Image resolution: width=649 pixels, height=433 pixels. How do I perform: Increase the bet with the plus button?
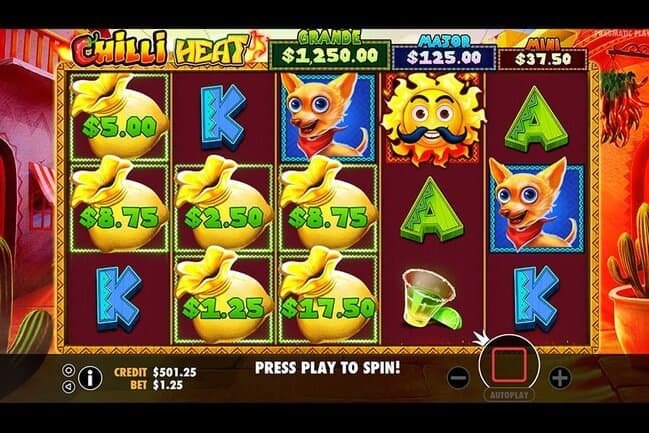point(560,378)
